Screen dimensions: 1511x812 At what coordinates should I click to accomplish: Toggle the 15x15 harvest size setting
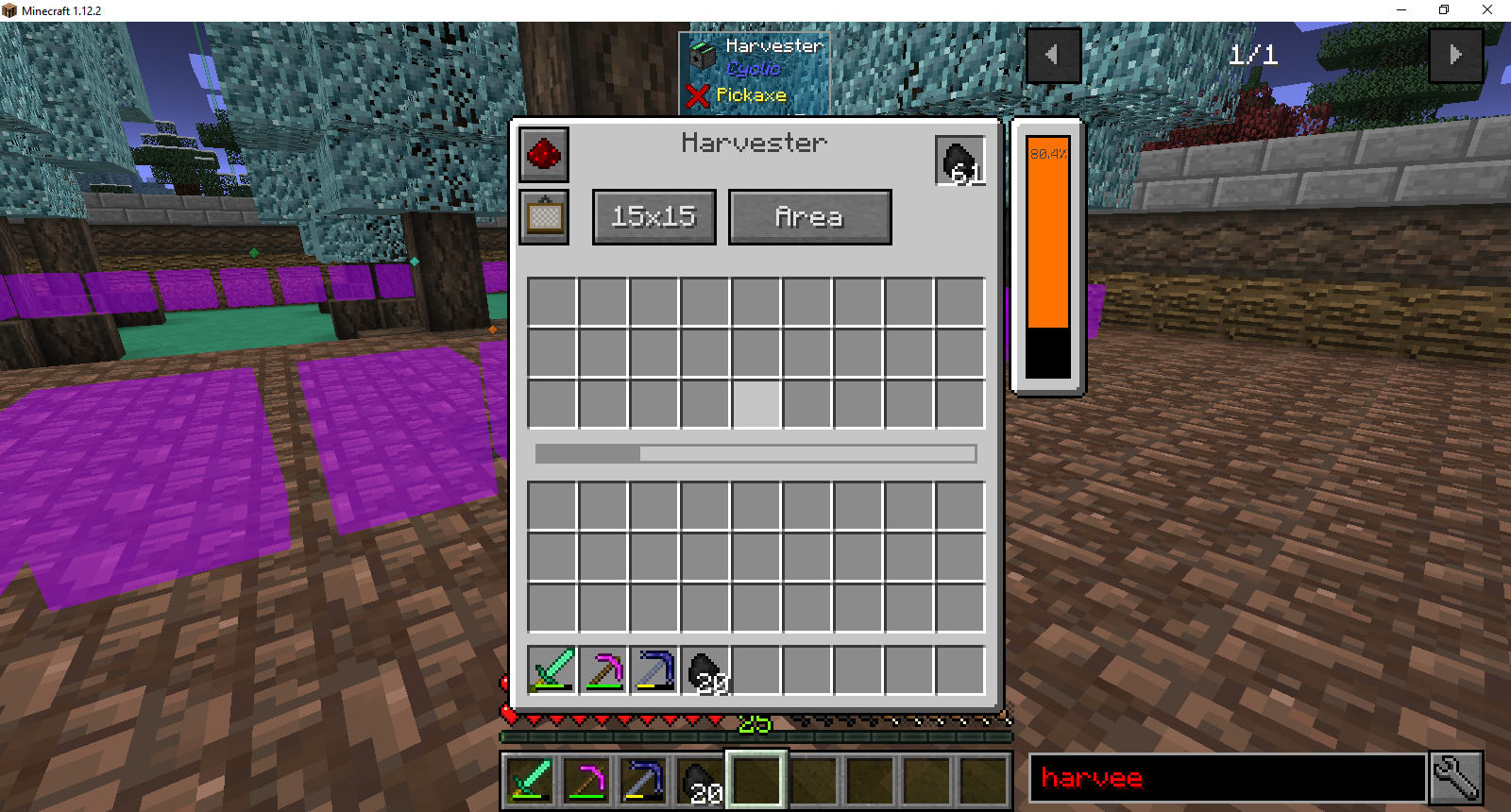coord(654,216)
